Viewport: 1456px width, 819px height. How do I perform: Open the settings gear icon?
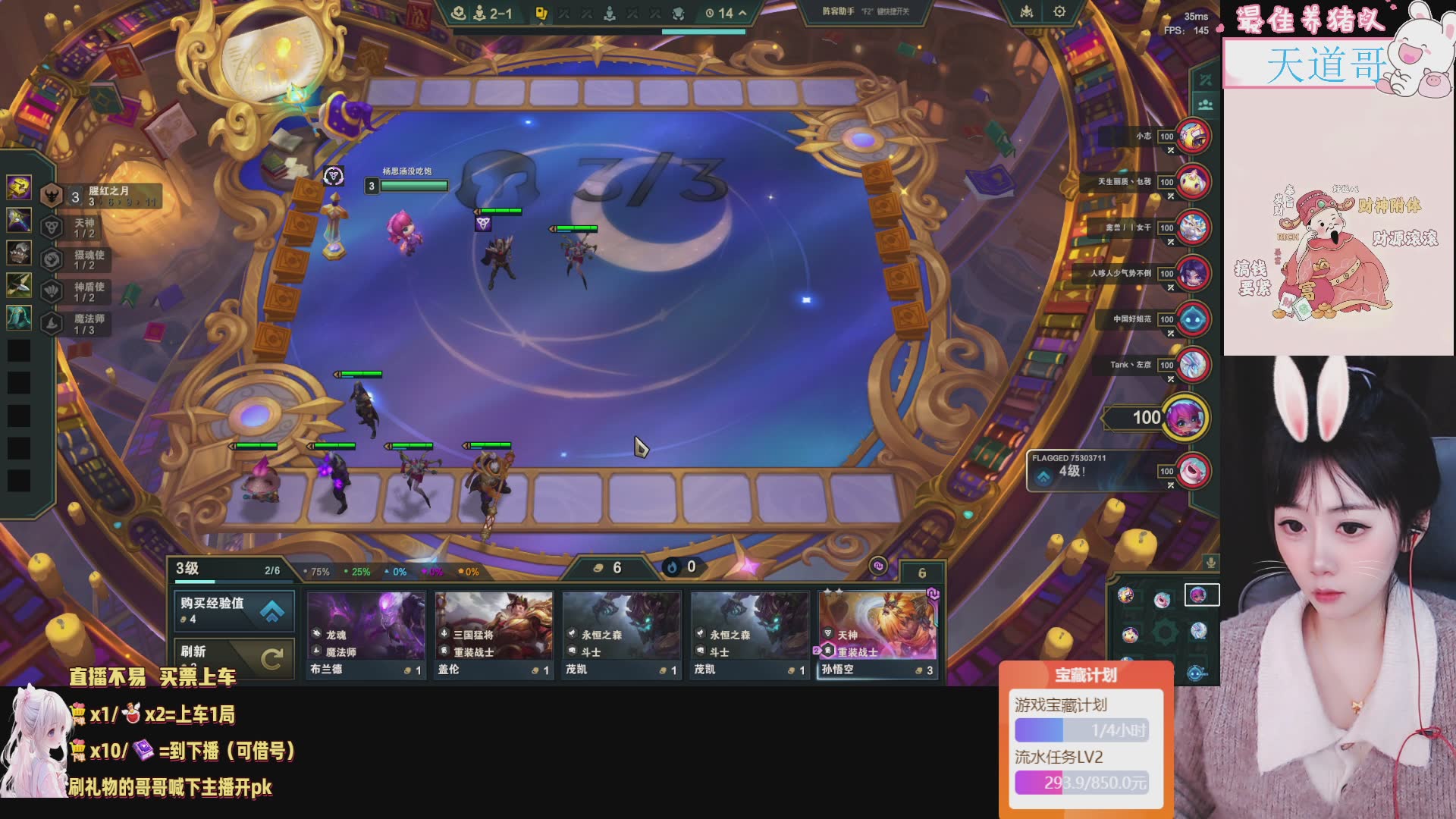[x=1059, y=12]
